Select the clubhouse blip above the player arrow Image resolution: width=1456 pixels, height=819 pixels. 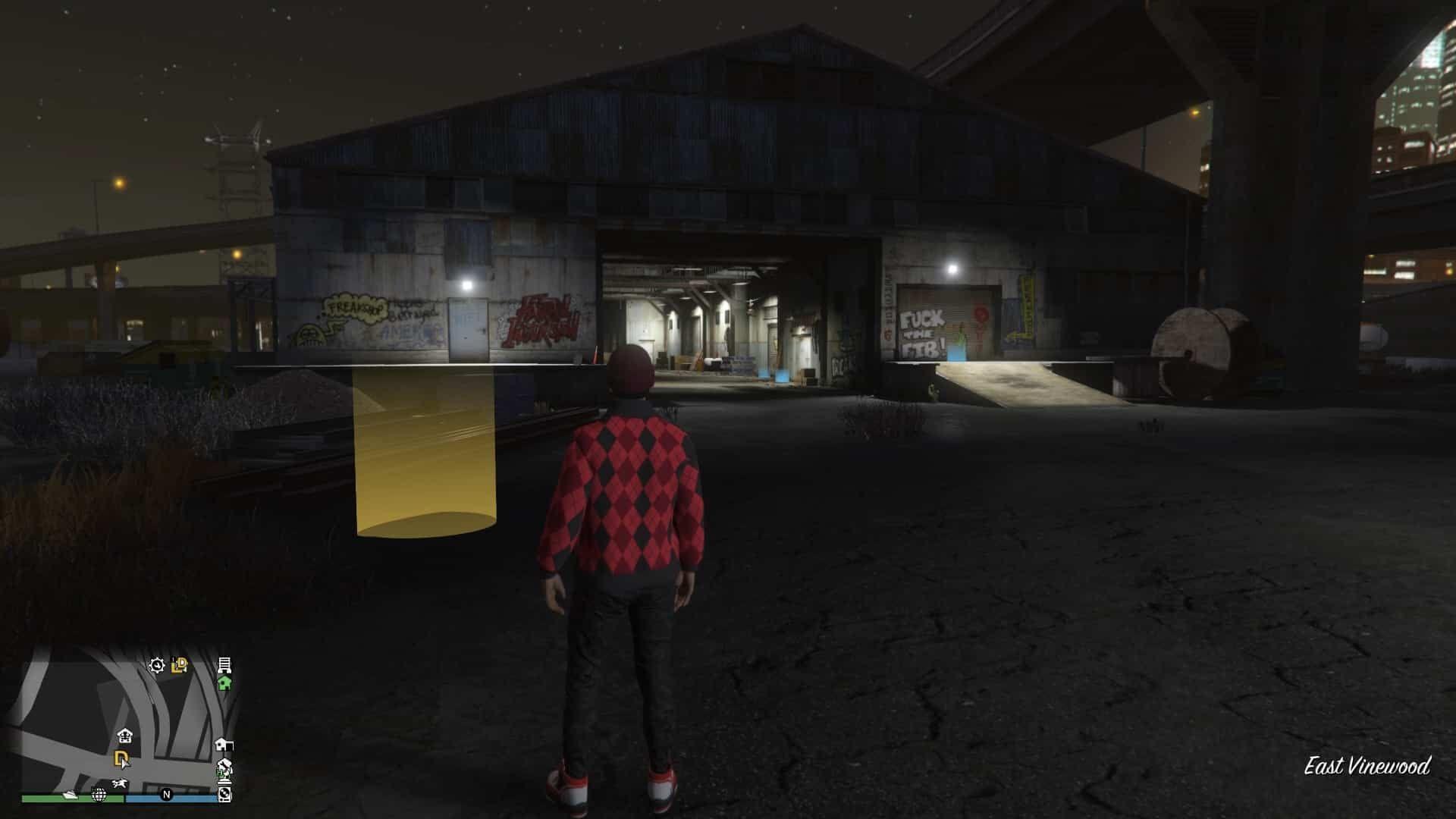tap(126, 735)
